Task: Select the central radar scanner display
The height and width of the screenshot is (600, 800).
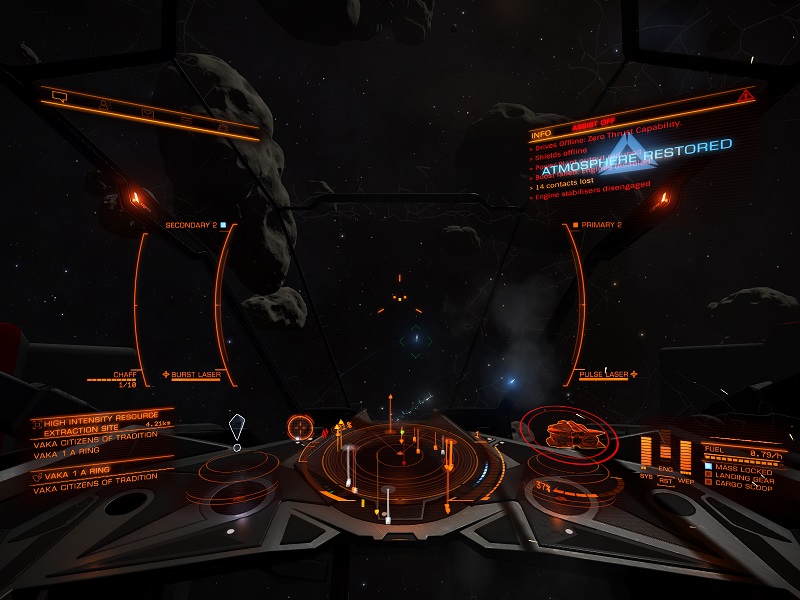Action: coord(400,462)
